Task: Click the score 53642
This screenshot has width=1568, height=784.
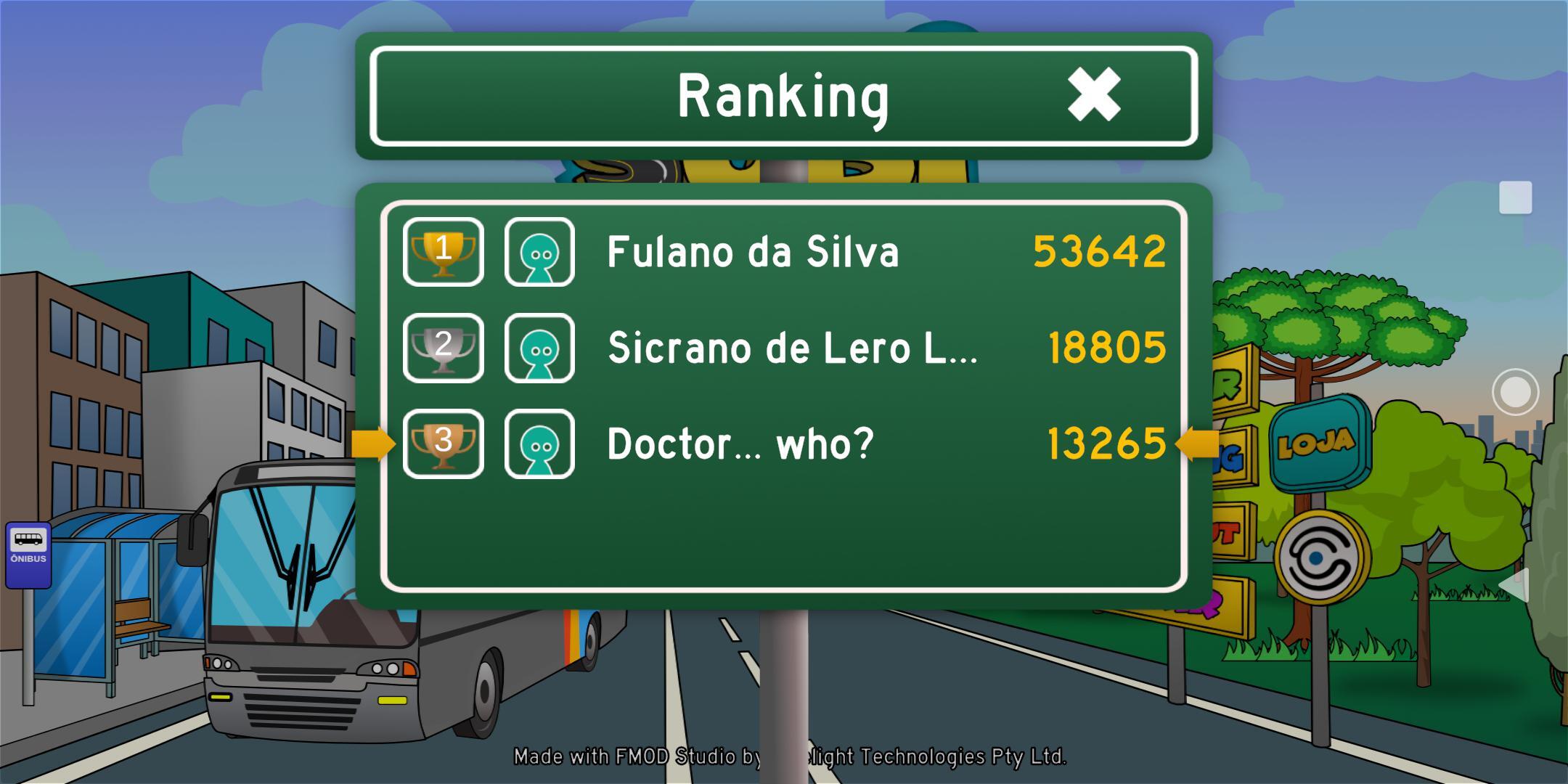Action: coord(1106,253)
